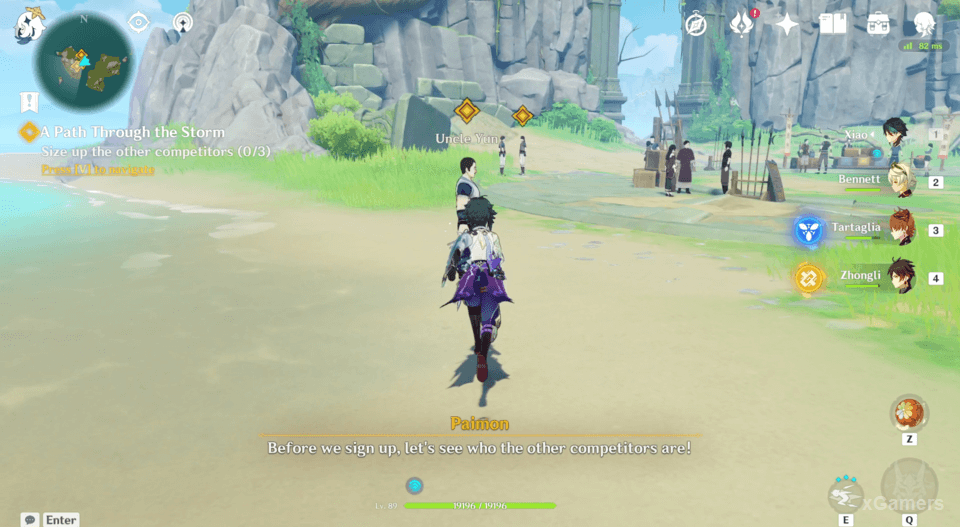Use the orange flower gadget
Screen dimensions: 960x527
(x=909, y=412)
